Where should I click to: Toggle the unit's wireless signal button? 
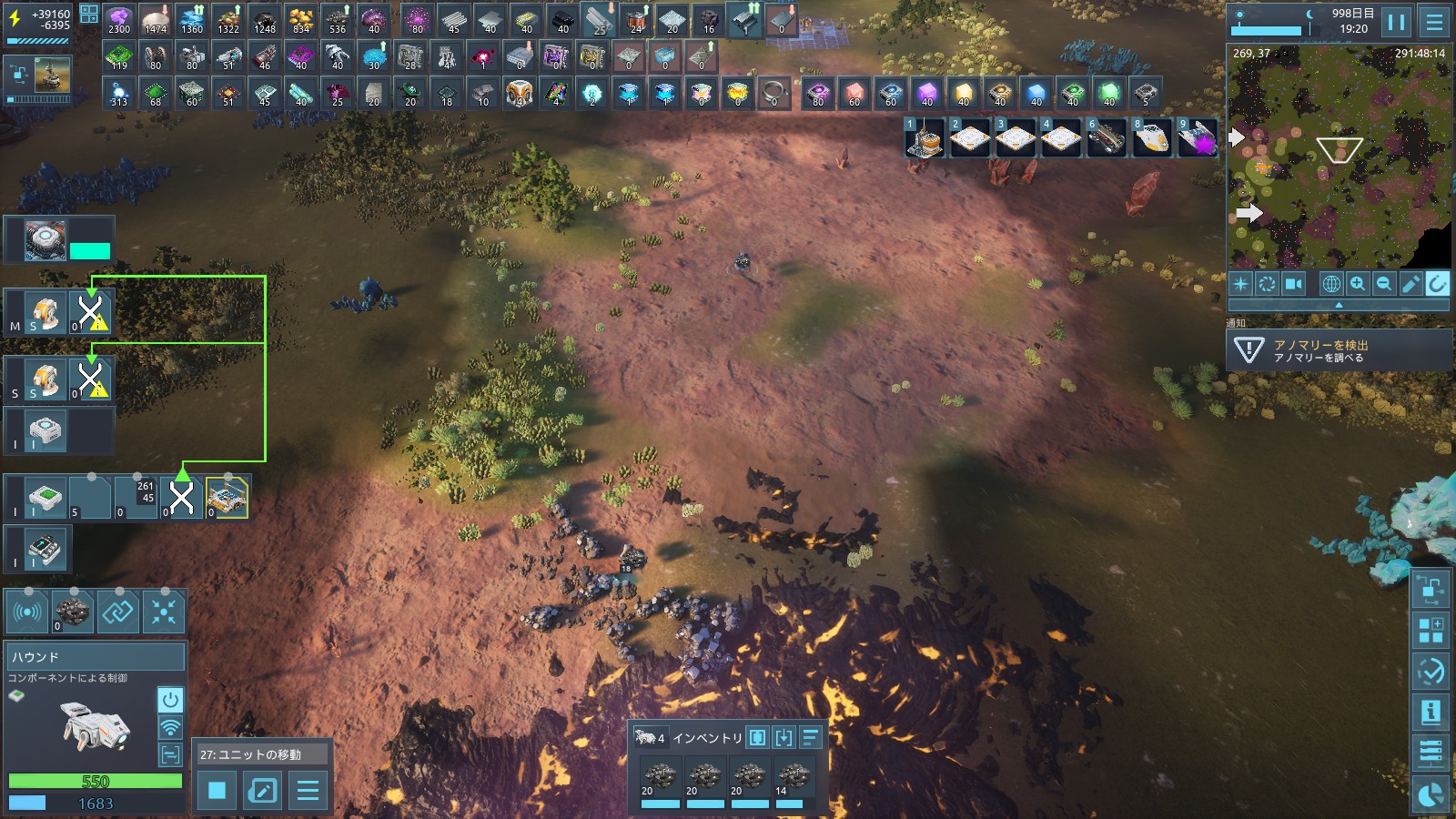170,727
